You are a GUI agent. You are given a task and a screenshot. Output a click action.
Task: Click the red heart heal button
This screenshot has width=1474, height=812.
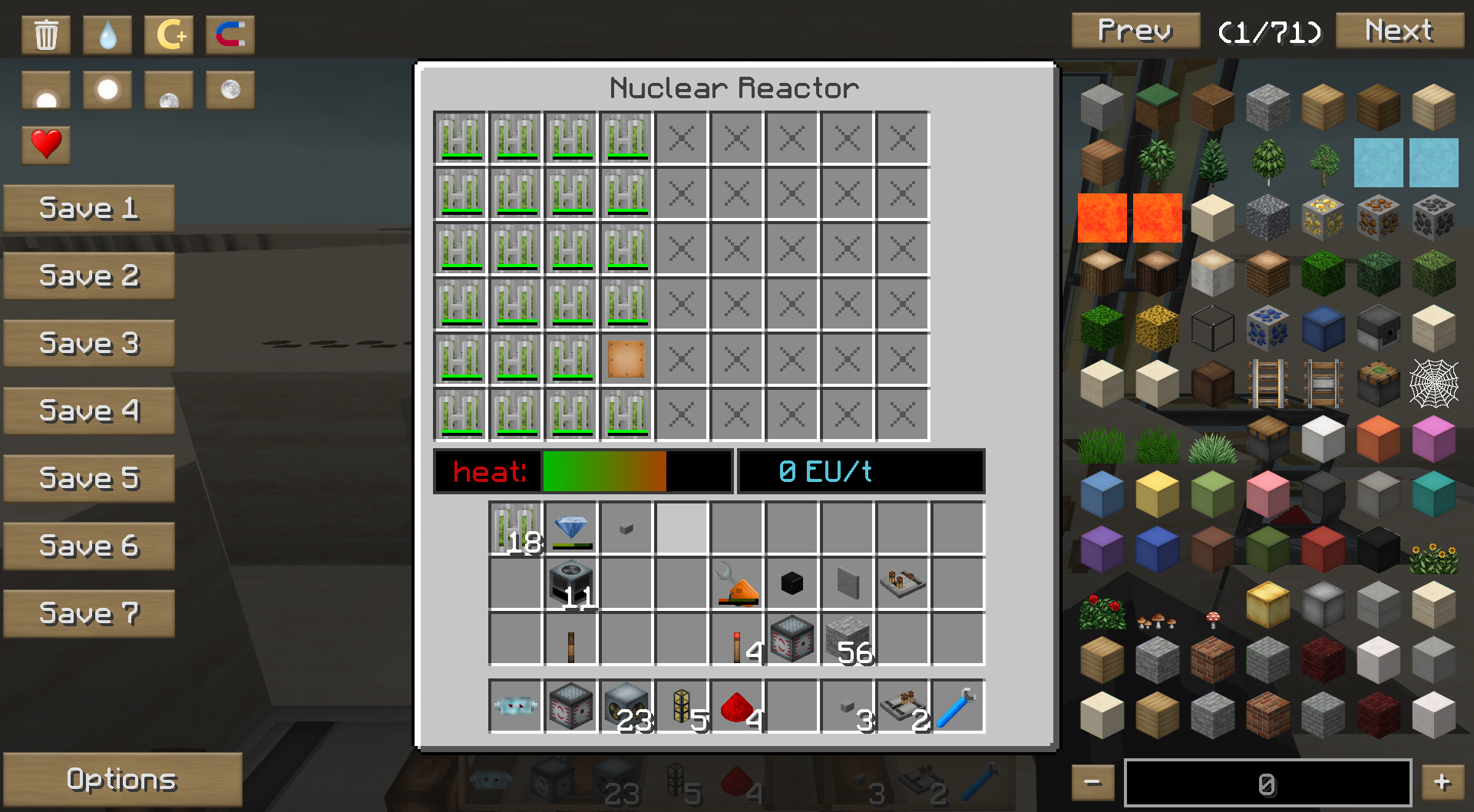click(x=46, y=144)
